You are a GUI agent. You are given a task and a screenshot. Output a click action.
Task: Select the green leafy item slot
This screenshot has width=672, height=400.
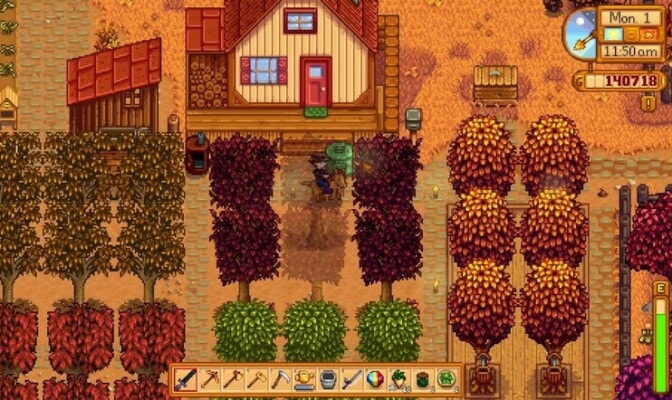point(446,380)
